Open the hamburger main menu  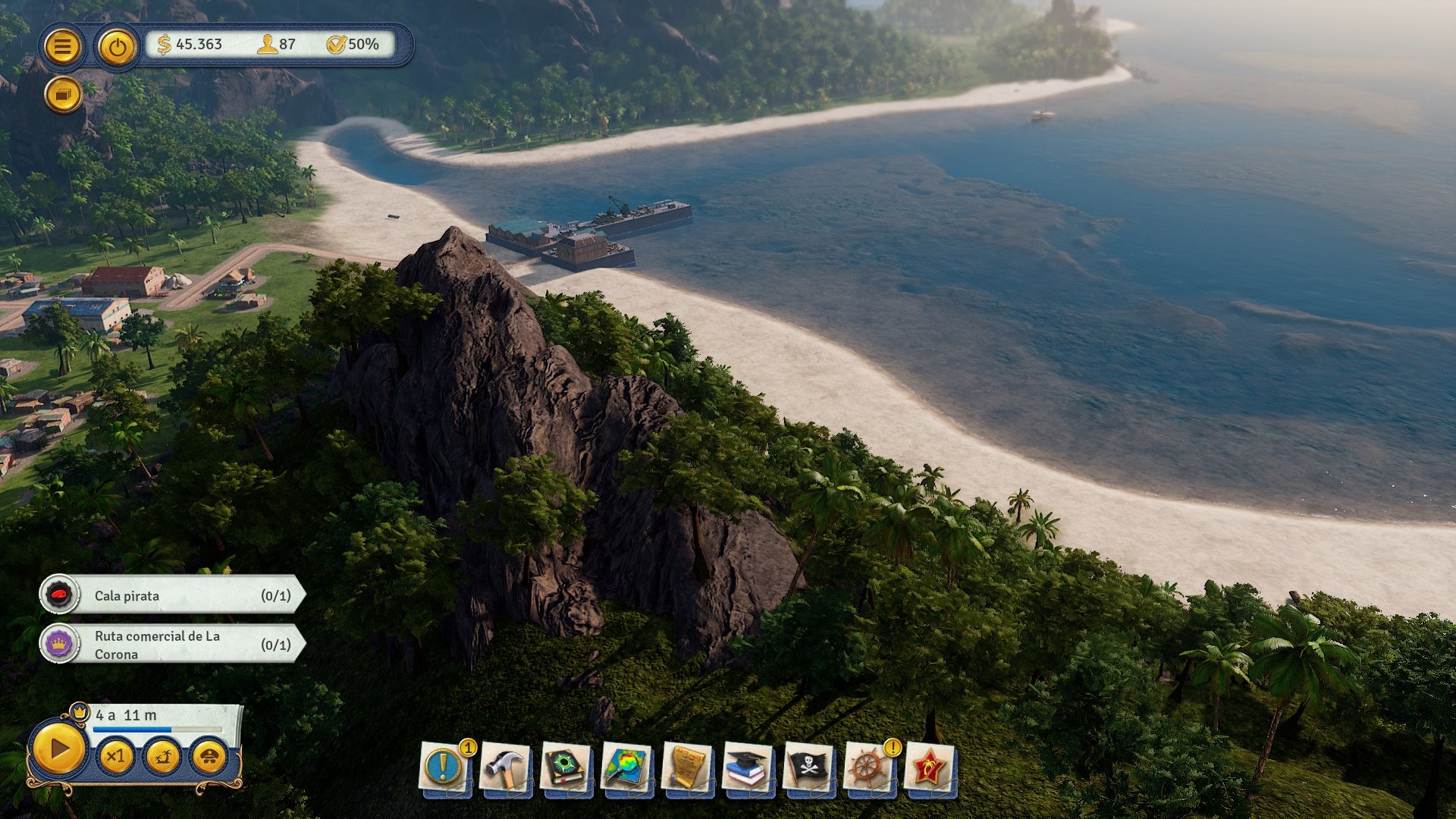[x=64, y=47]
